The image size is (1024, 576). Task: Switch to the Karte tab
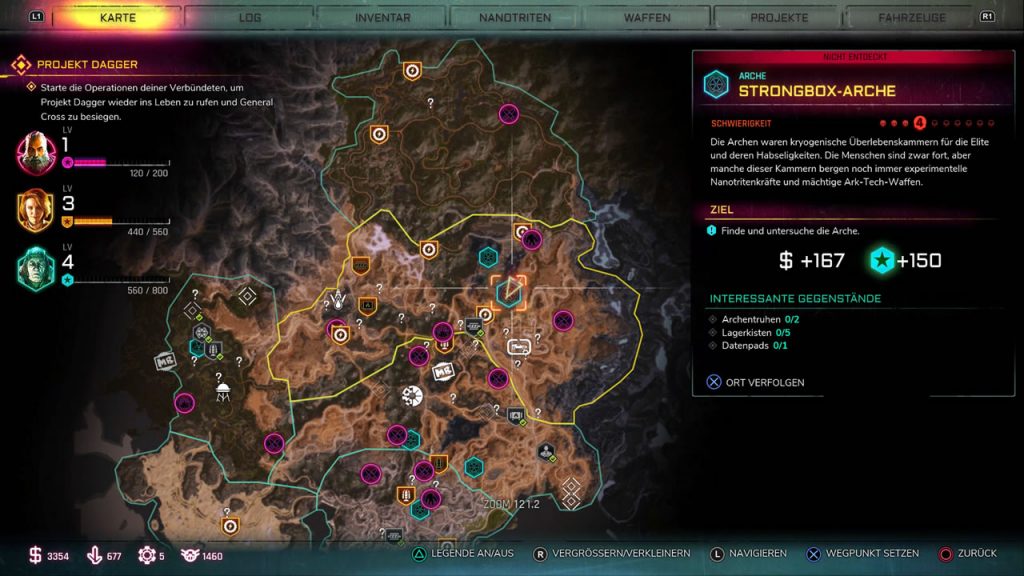(119, 17)
